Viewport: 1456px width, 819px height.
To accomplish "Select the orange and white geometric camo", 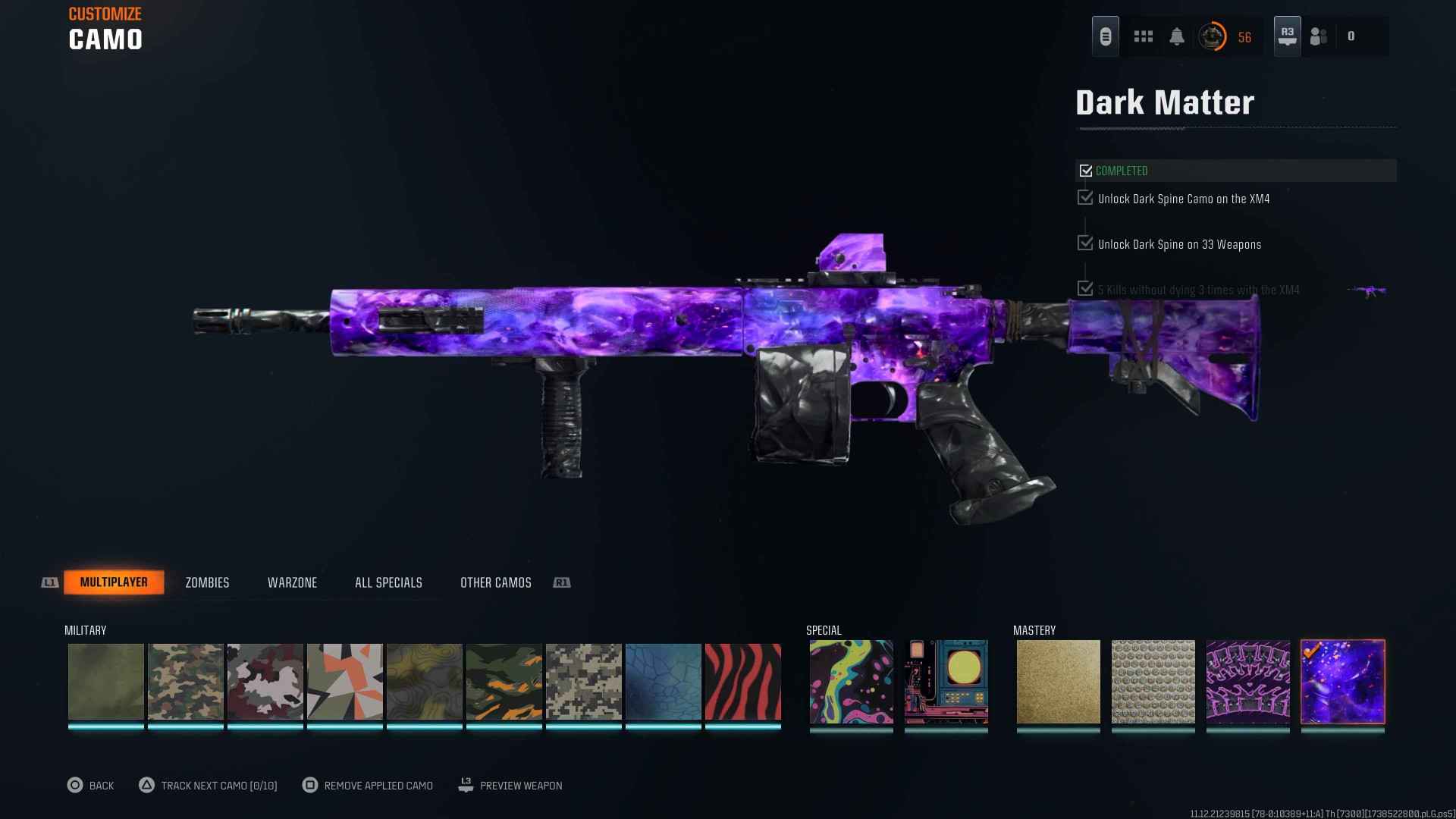I will [345, 681].
